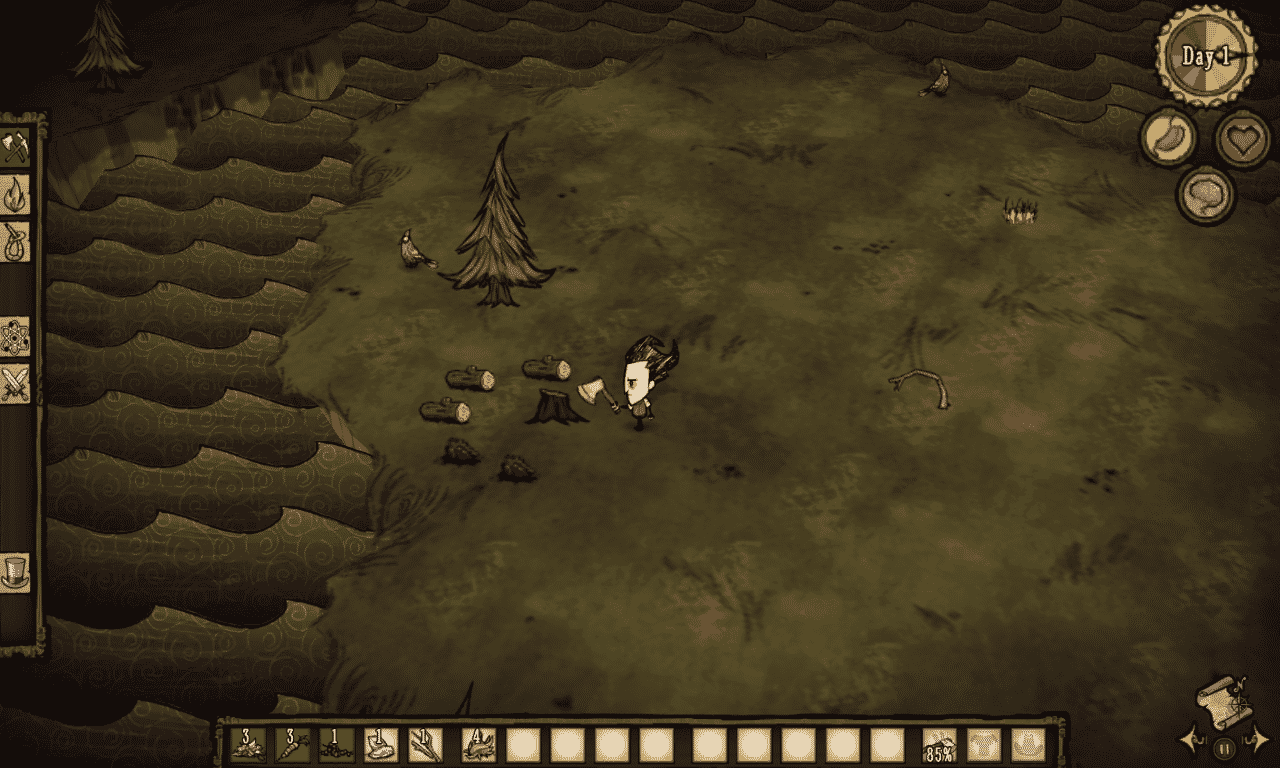Open the Fight crossed-swords crafting tab

tap(16, 384)
